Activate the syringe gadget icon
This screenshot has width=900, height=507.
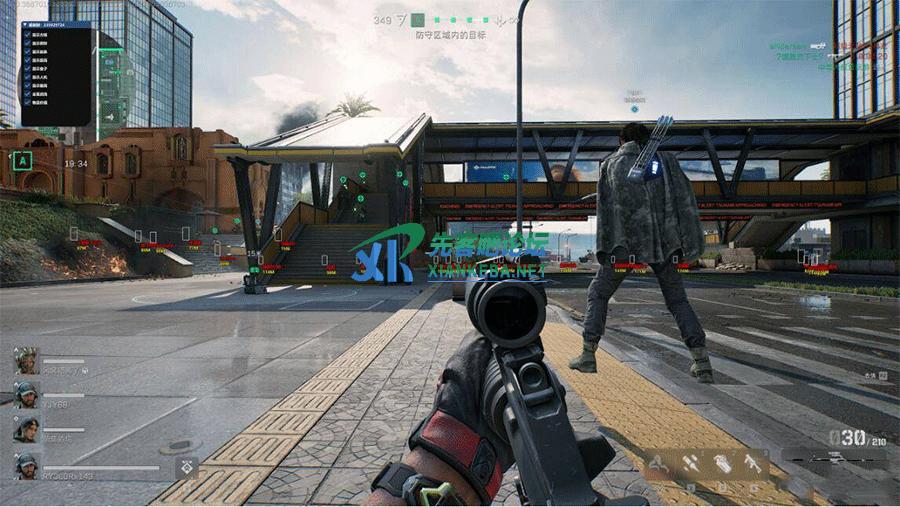tap(691, 462)
